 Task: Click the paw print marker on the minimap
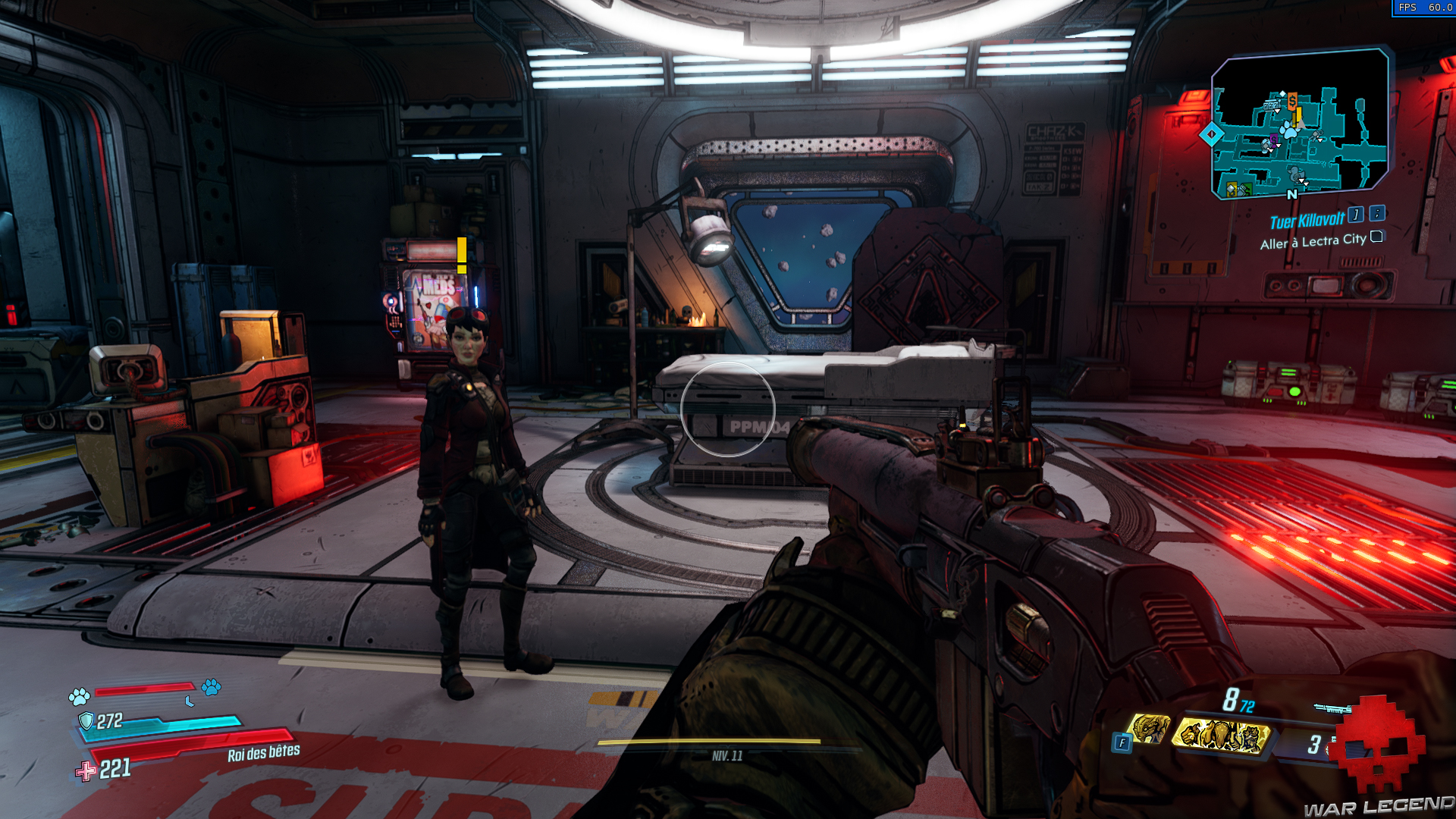coord(1289,130)
